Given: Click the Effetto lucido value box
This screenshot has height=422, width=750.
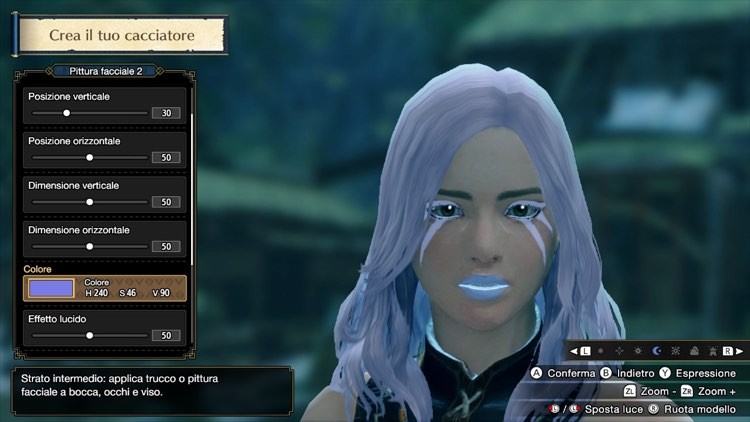Looking at the screenshot, I should pyautogui.click(x=165, y=335).
